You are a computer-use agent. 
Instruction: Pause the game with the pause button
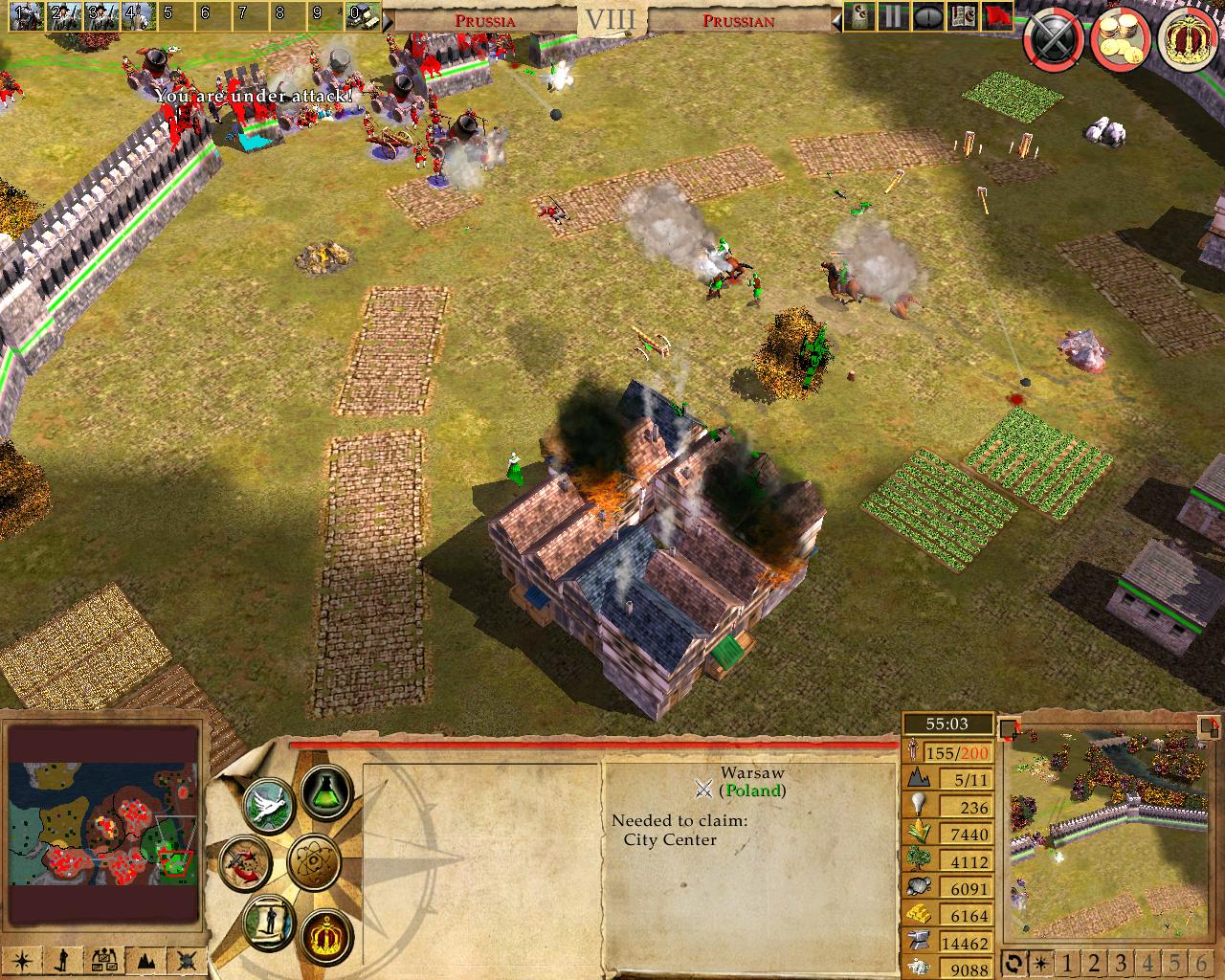[893, 16]
